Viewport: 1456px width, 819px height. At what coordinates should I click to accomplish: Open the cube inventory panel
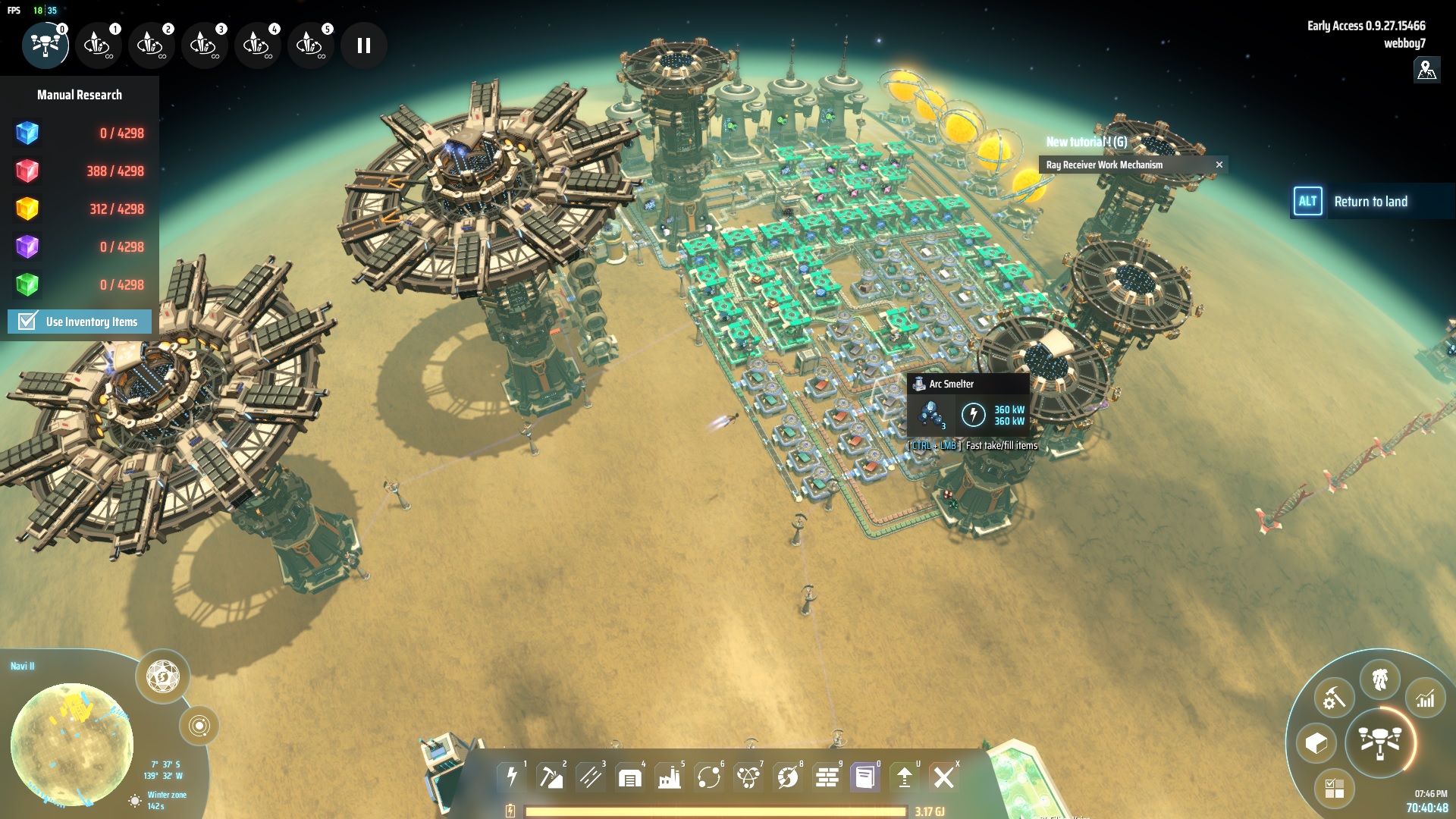tap(1316, 743)
